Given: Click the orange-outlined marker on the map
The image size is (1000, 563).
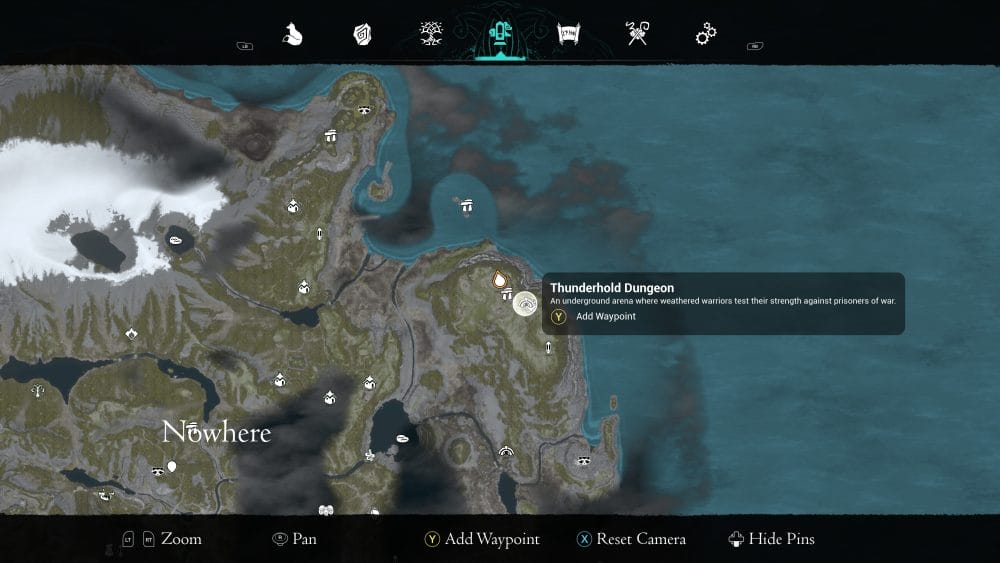Looking at the screenshot, I should [x=499, y=279].
